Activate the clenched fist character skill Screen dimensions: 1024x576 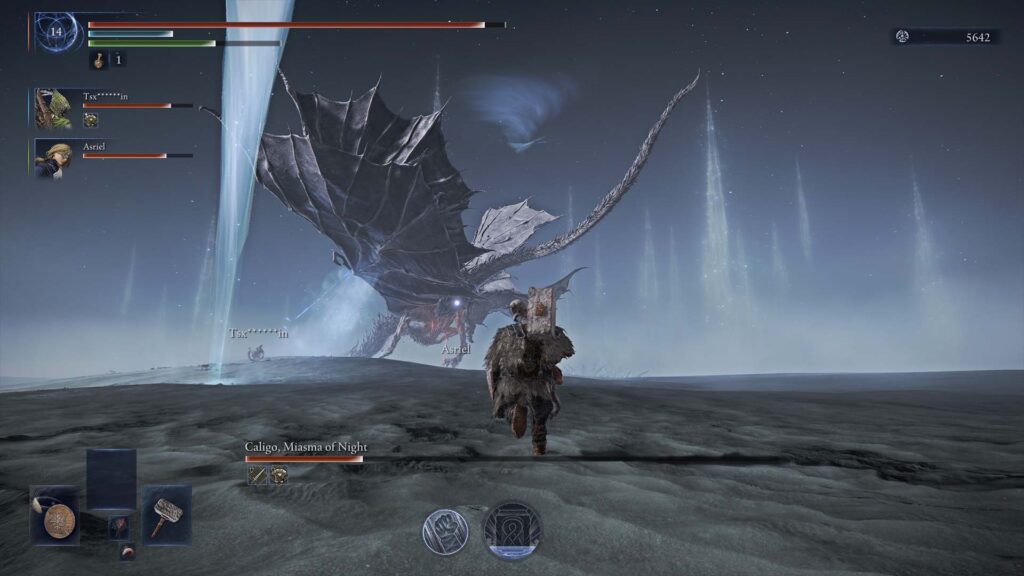(444, 531)
